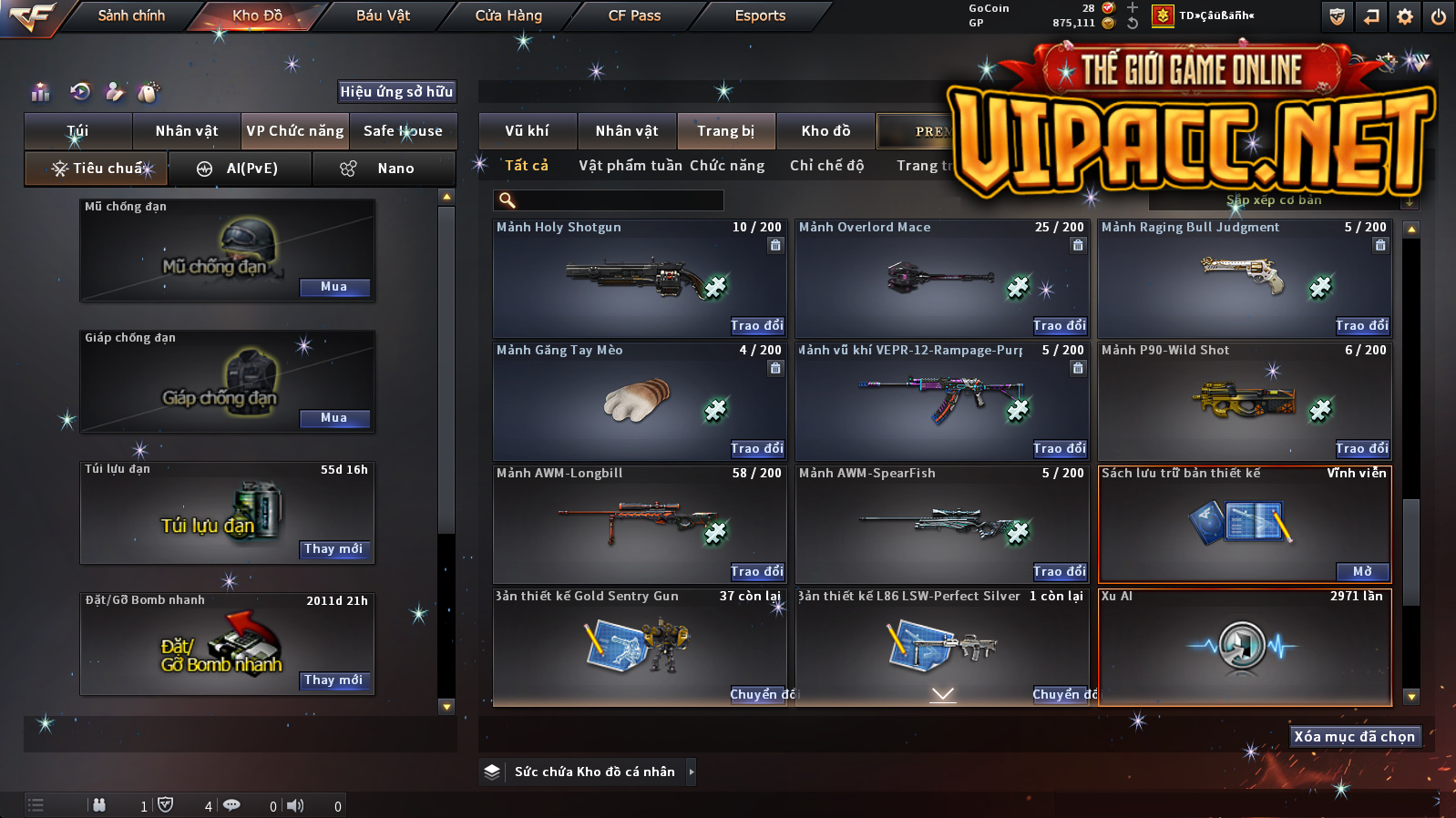The width and height of the screenshot is (1456, 818).
Task: Renew the Túi lựu đạn item
Action: (x=334, y=549)
